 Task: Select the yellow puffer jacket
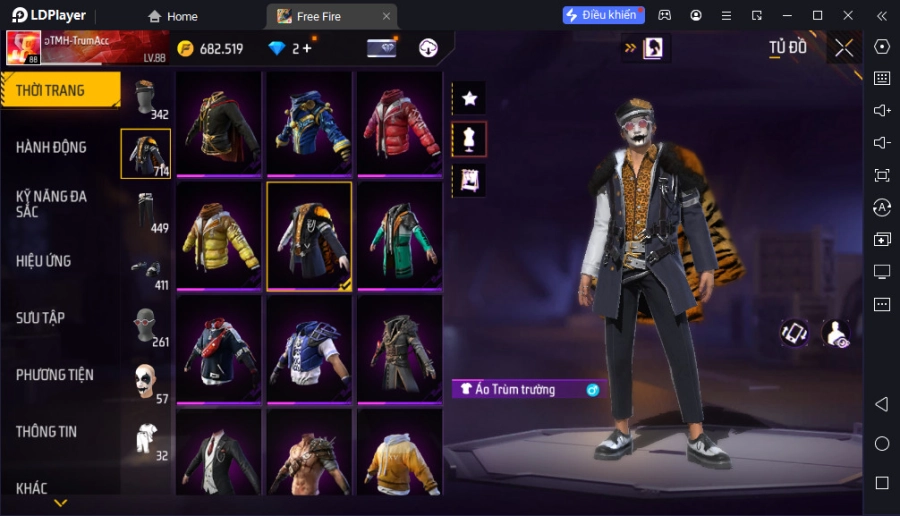click(219, 236)
